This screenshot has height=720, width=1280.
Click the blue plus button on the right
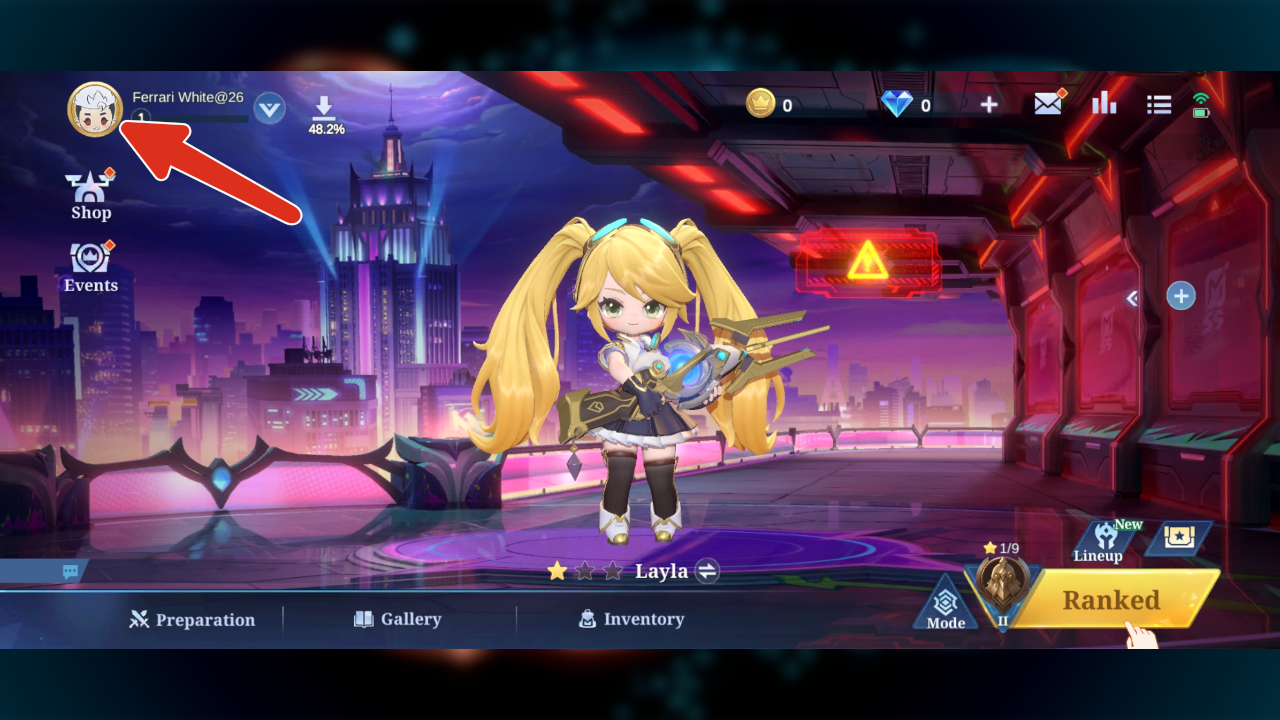pos(1181,296)
